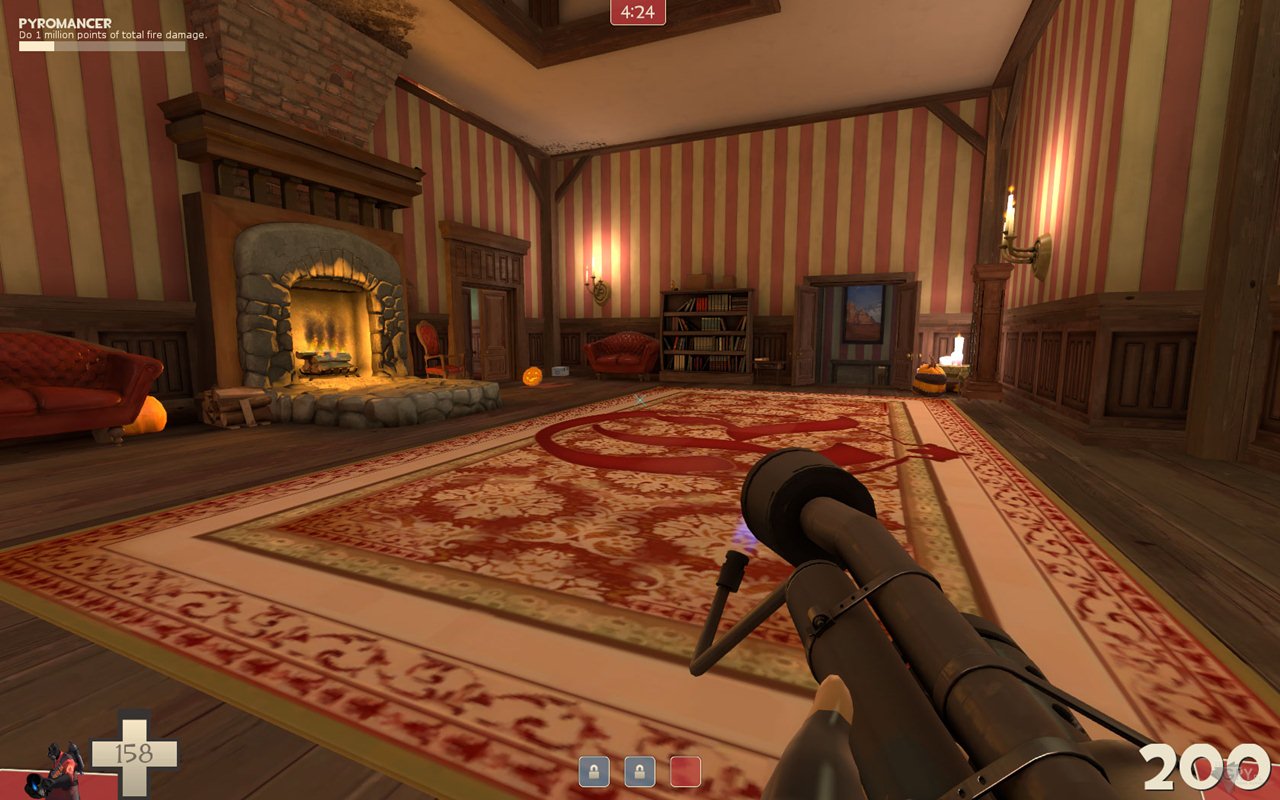Click the red control point icon

point(685,771)
